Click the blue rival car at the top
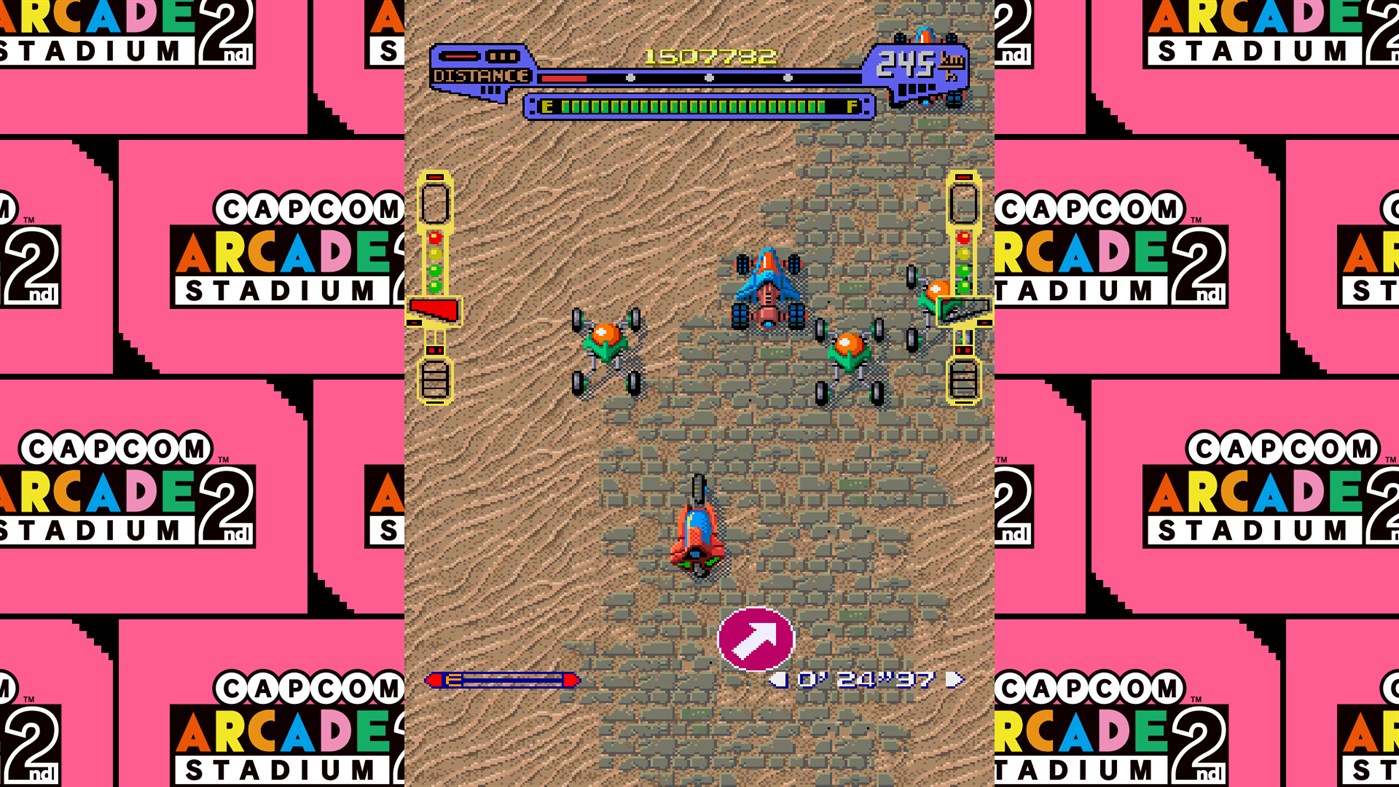The height and width of the screenshot is (787, 1399). pos(765,290)
